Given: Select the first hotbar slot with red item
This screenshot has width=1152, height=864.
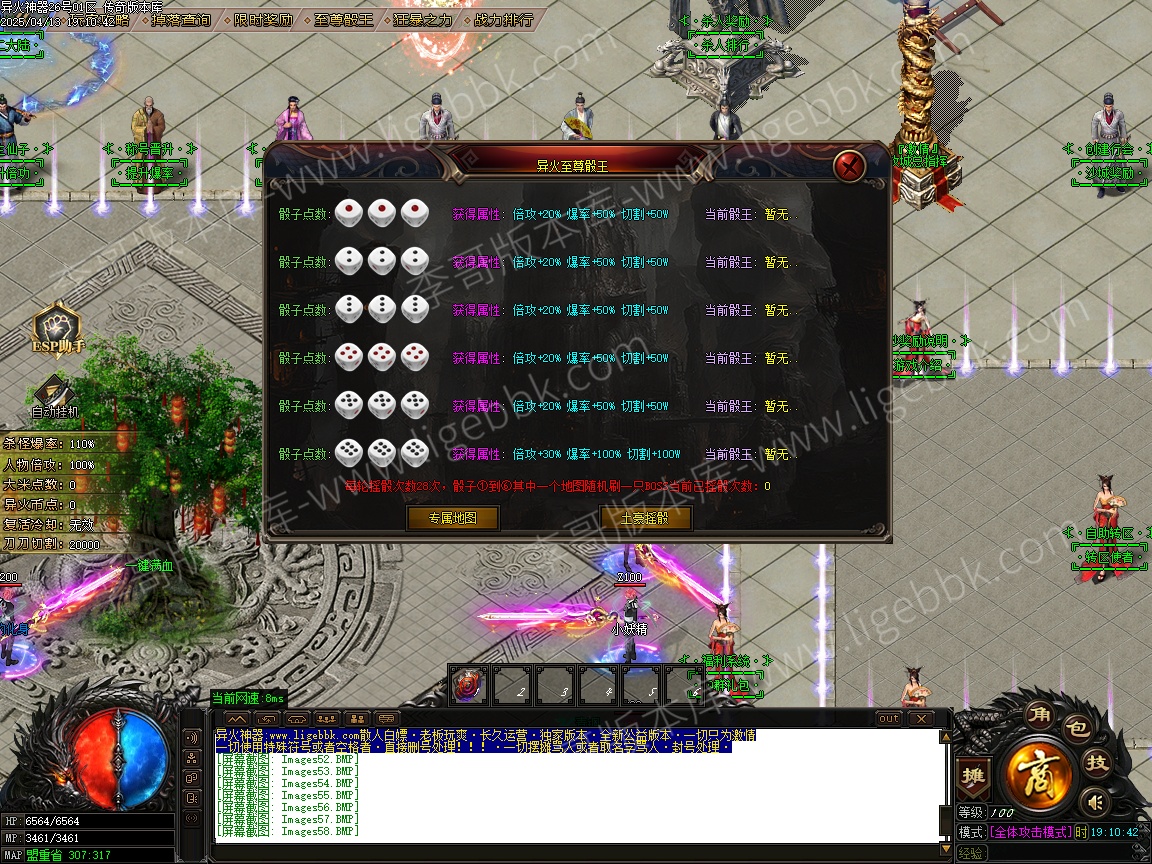Looking at the screenshot, I should tap(467, 686).
